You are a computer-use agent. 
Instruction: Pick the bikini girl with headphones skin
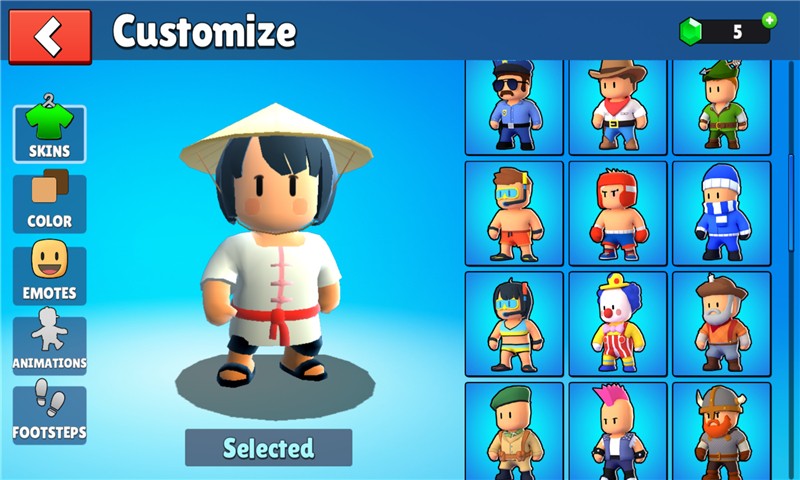515,323
